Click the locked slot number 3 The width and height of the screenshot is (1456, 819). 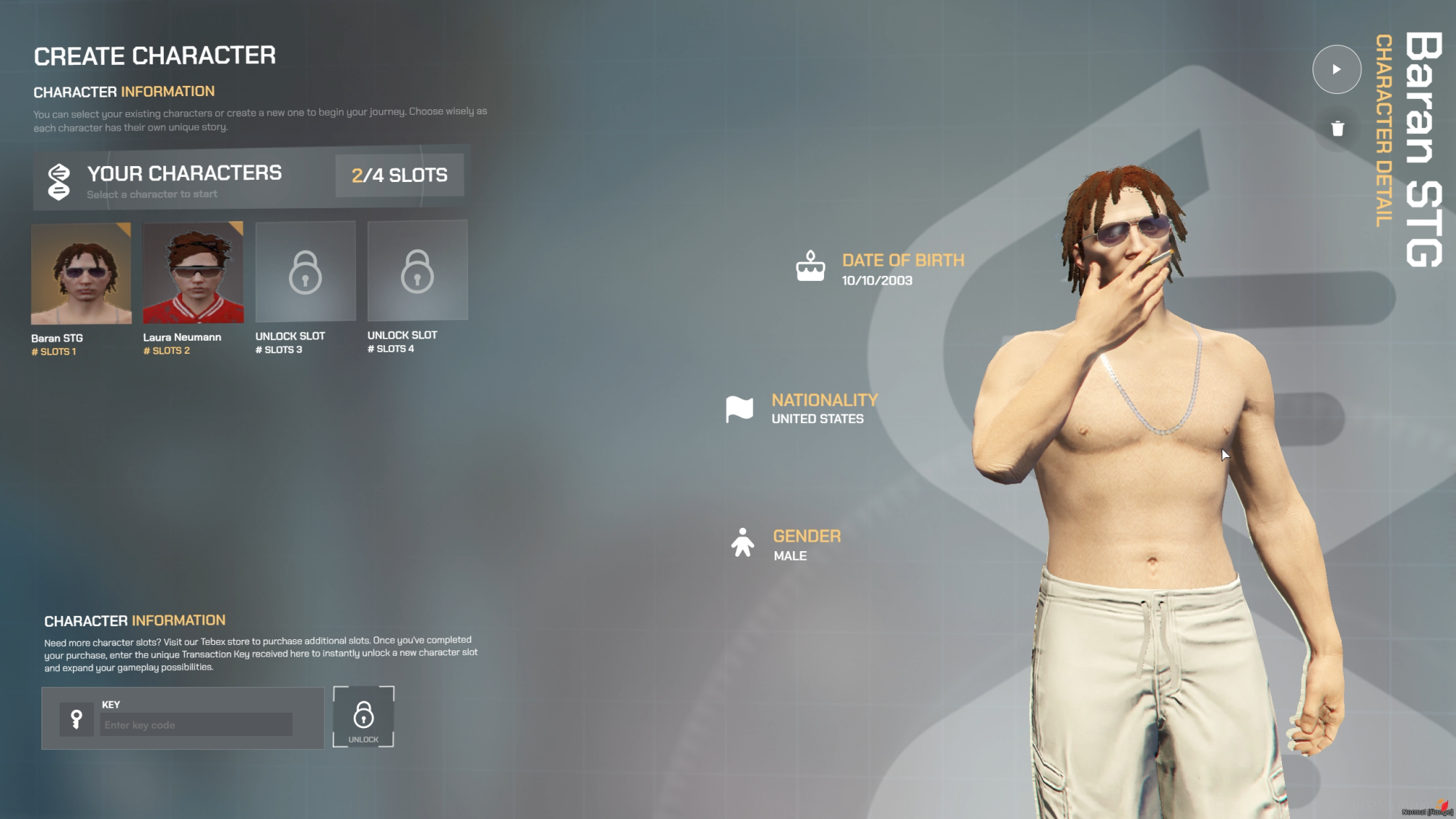pos(305,272)
